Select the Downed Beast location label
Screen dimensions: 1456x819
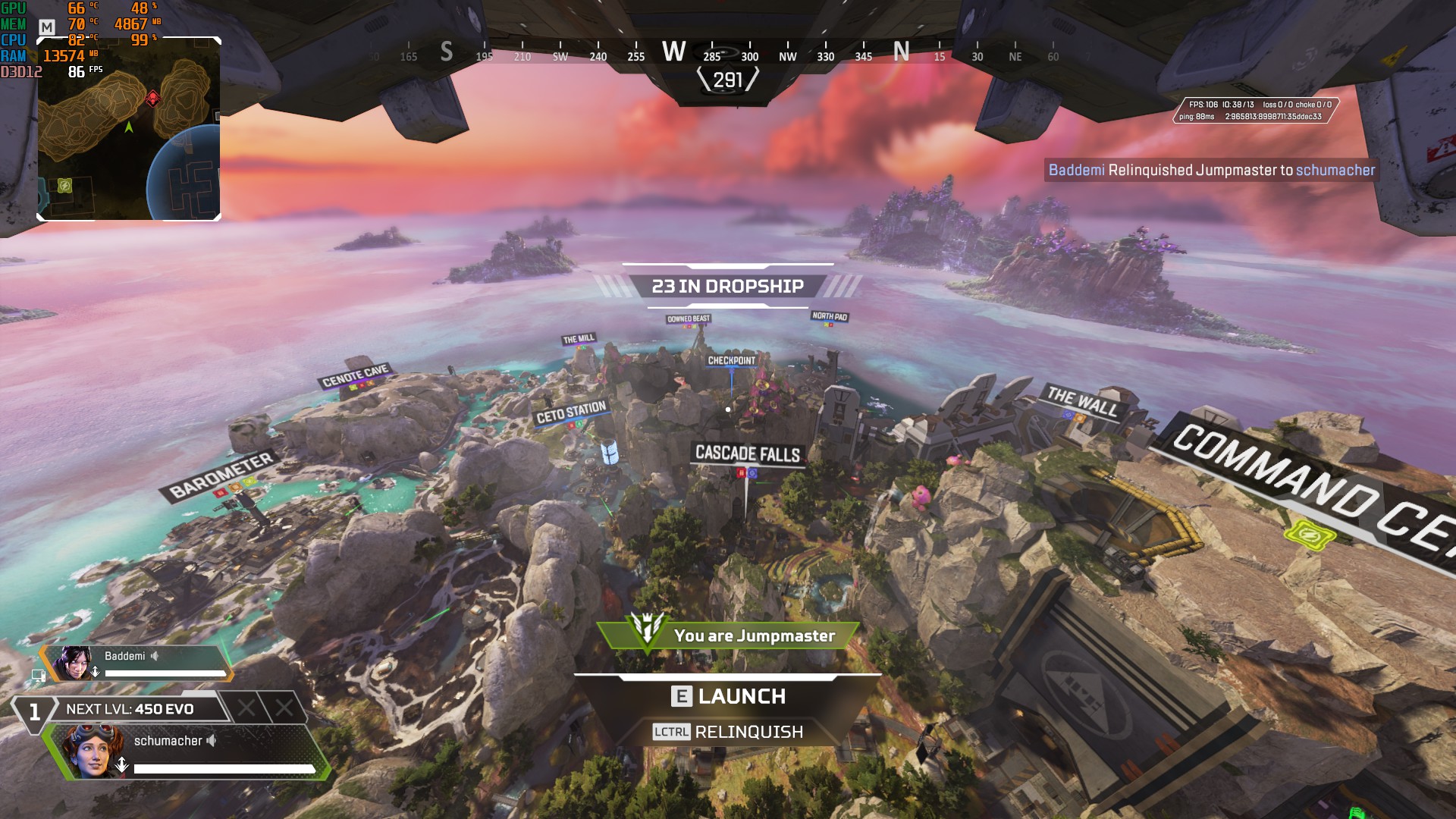click(689, 319)
